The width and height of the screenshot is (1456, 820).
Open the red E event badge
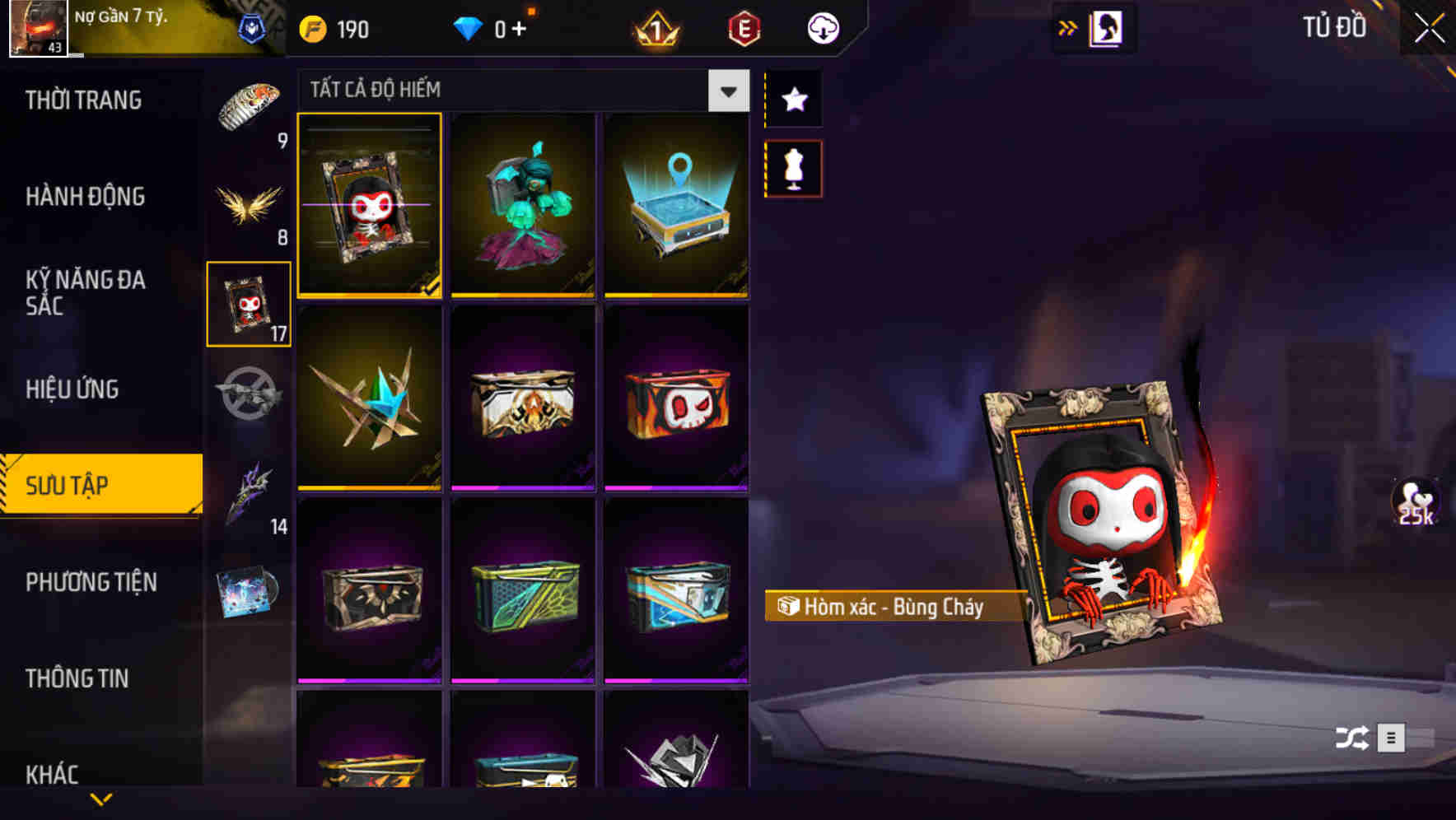744,27
